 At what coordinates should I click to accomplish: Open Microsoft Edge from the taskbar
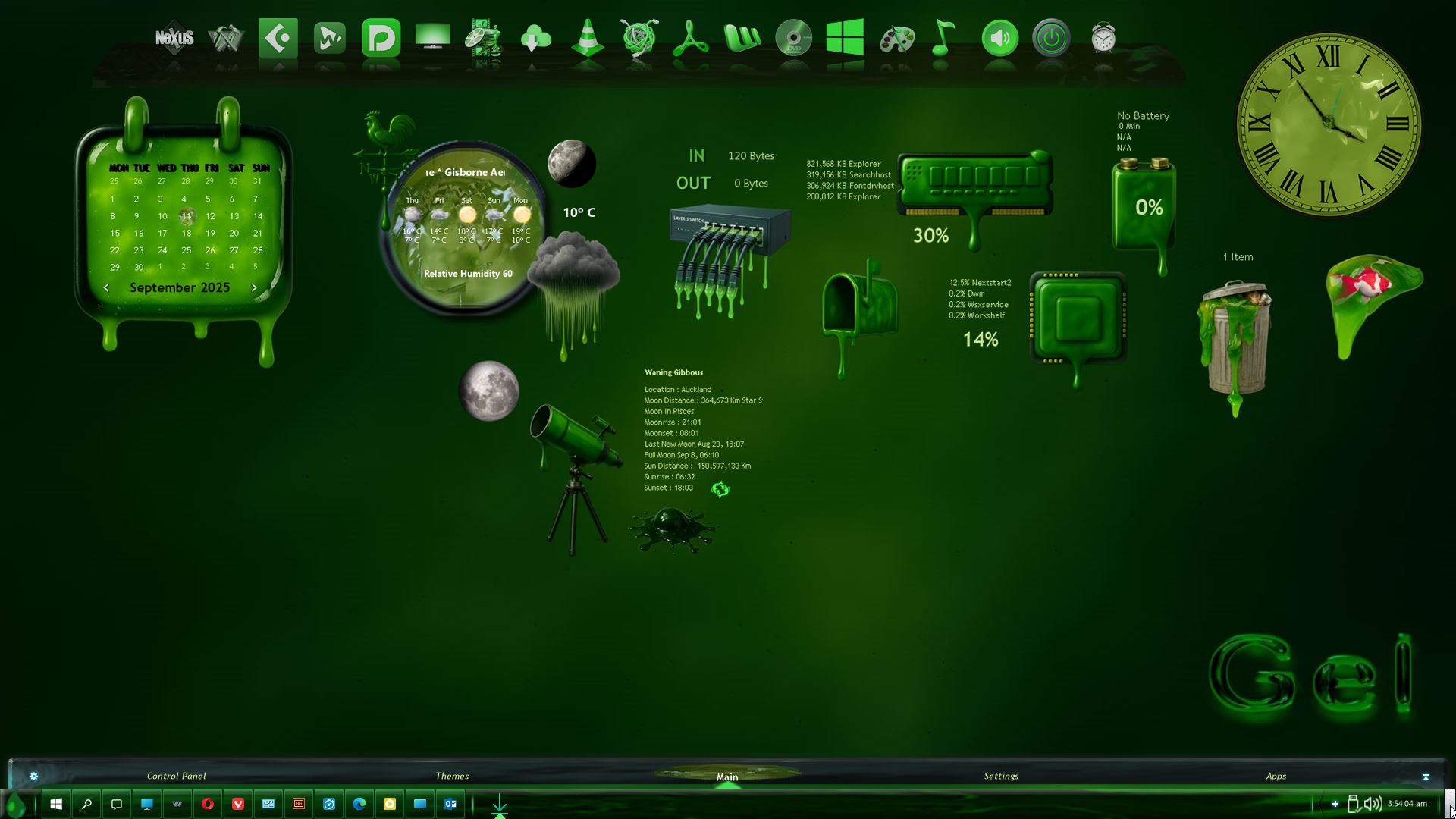359,804
